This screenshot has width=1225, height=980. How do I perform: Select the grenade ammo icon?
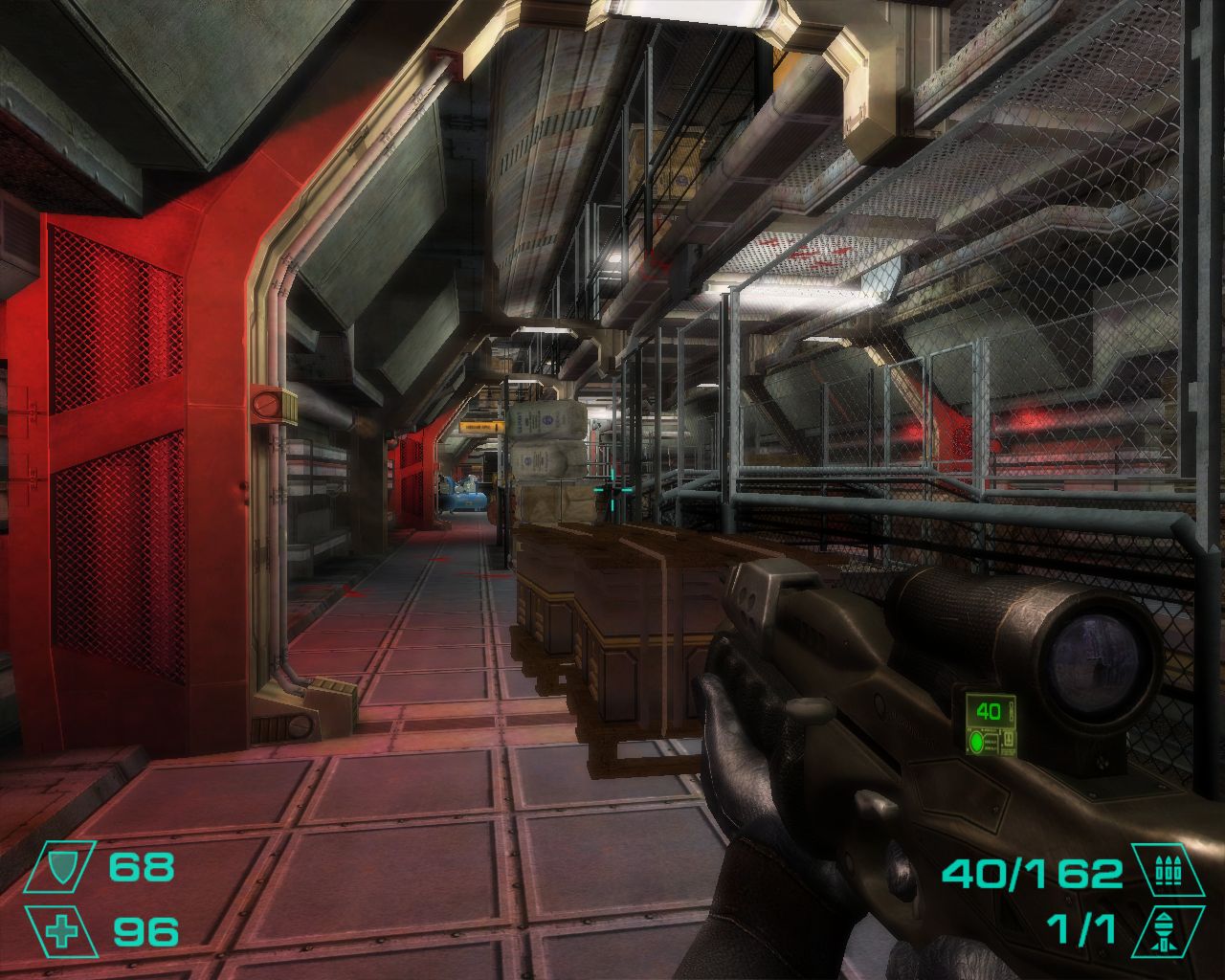(x=1161, y=929)
